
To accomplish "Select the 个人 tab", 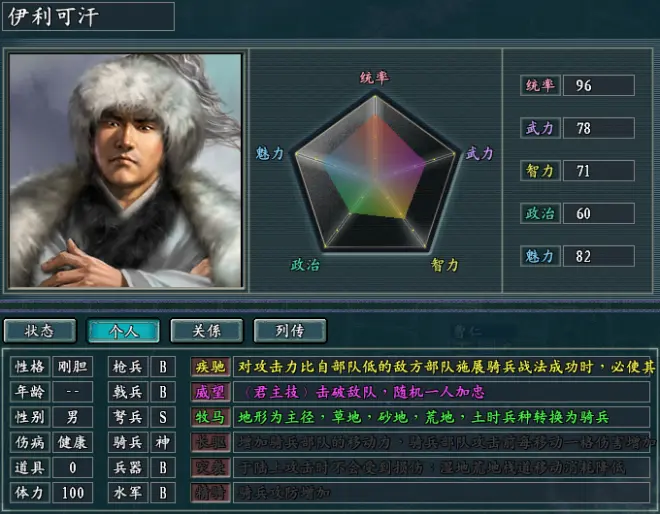I will coord(124,330).
